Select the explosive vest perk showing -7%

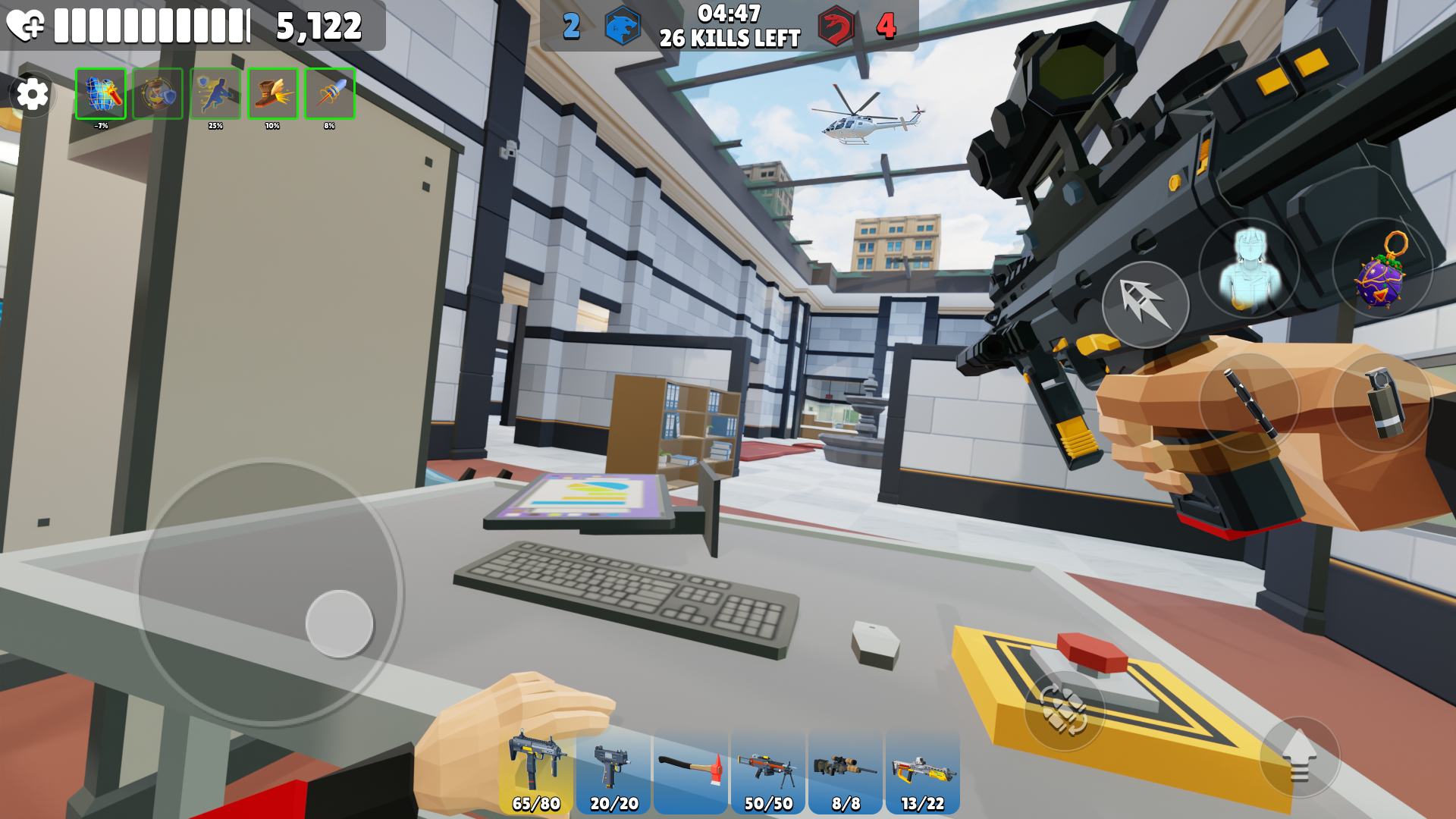tap(101, 95)
